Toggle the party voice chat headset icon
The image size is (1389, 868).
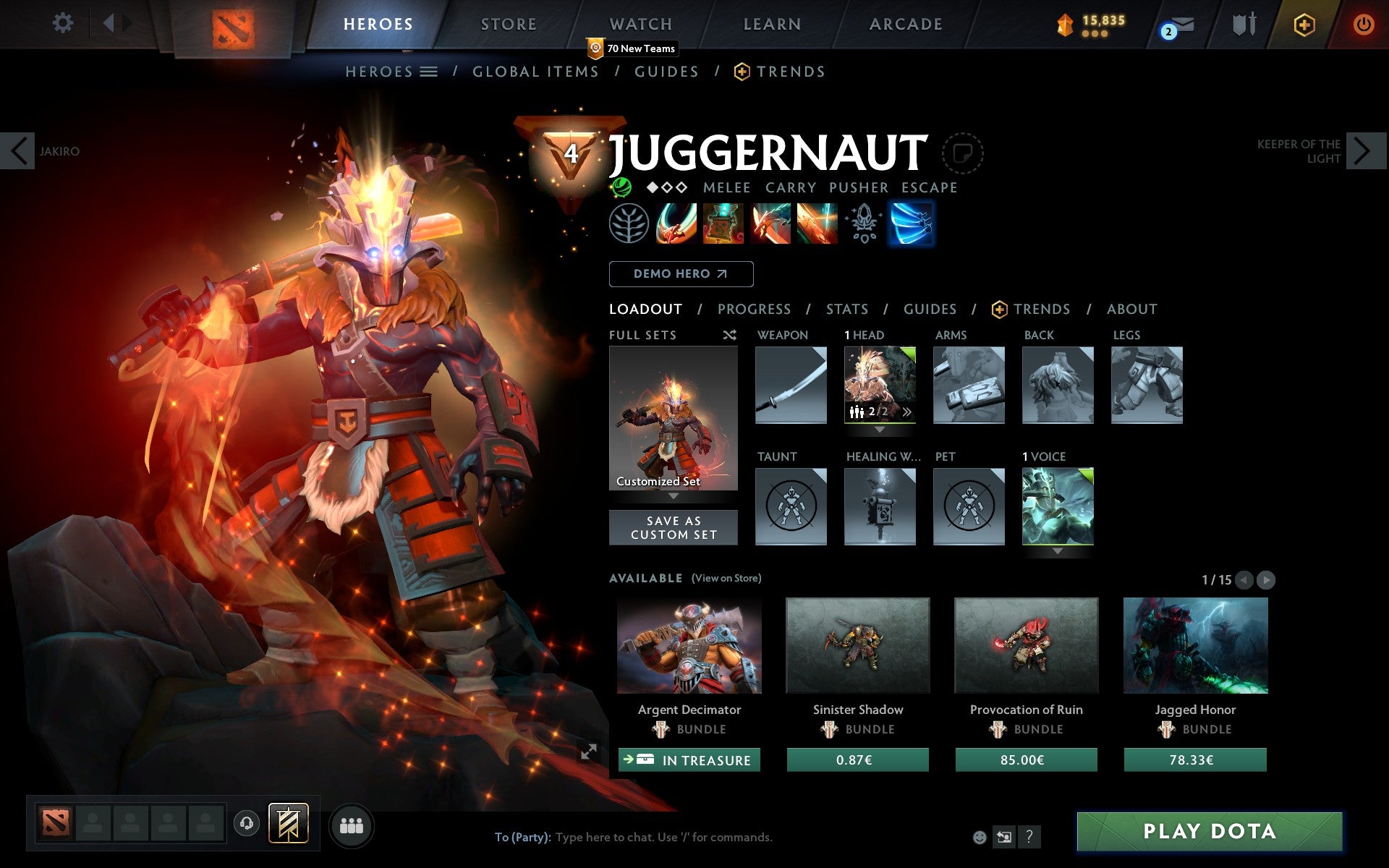247,822
